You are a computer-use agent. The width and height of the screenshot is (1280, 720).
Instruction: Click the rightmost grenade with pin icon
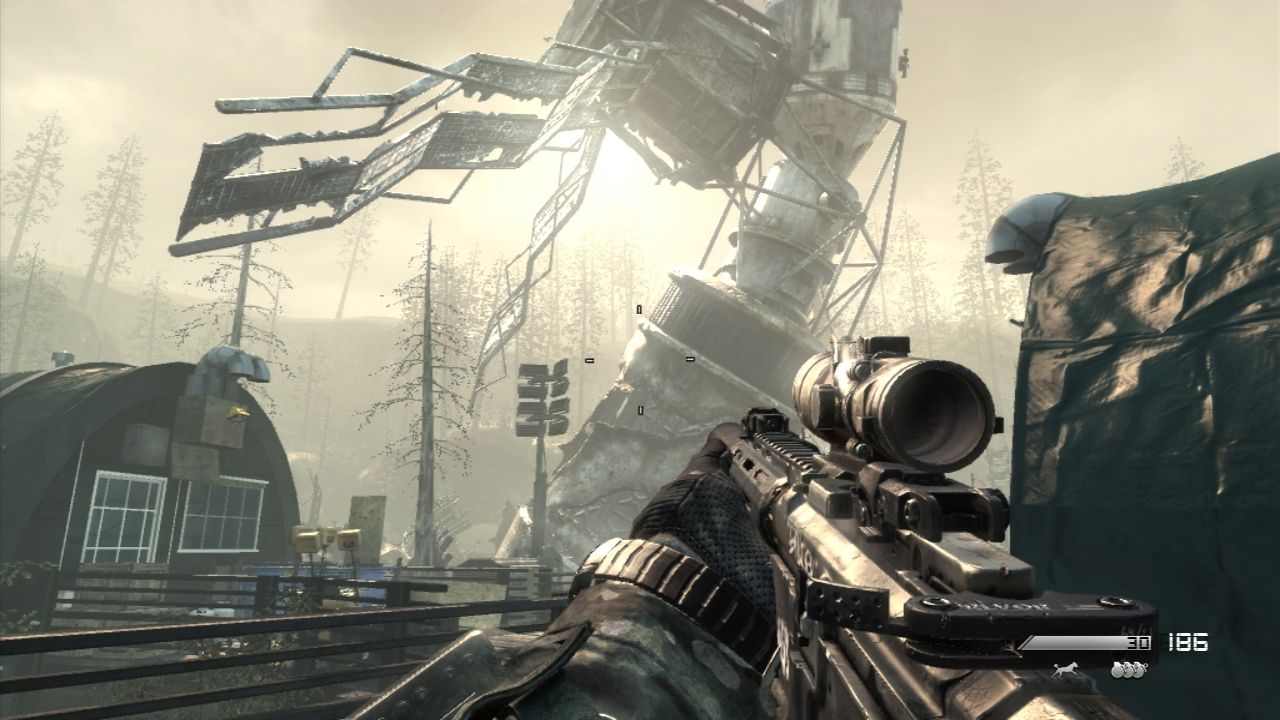(x=1139, y=669)
